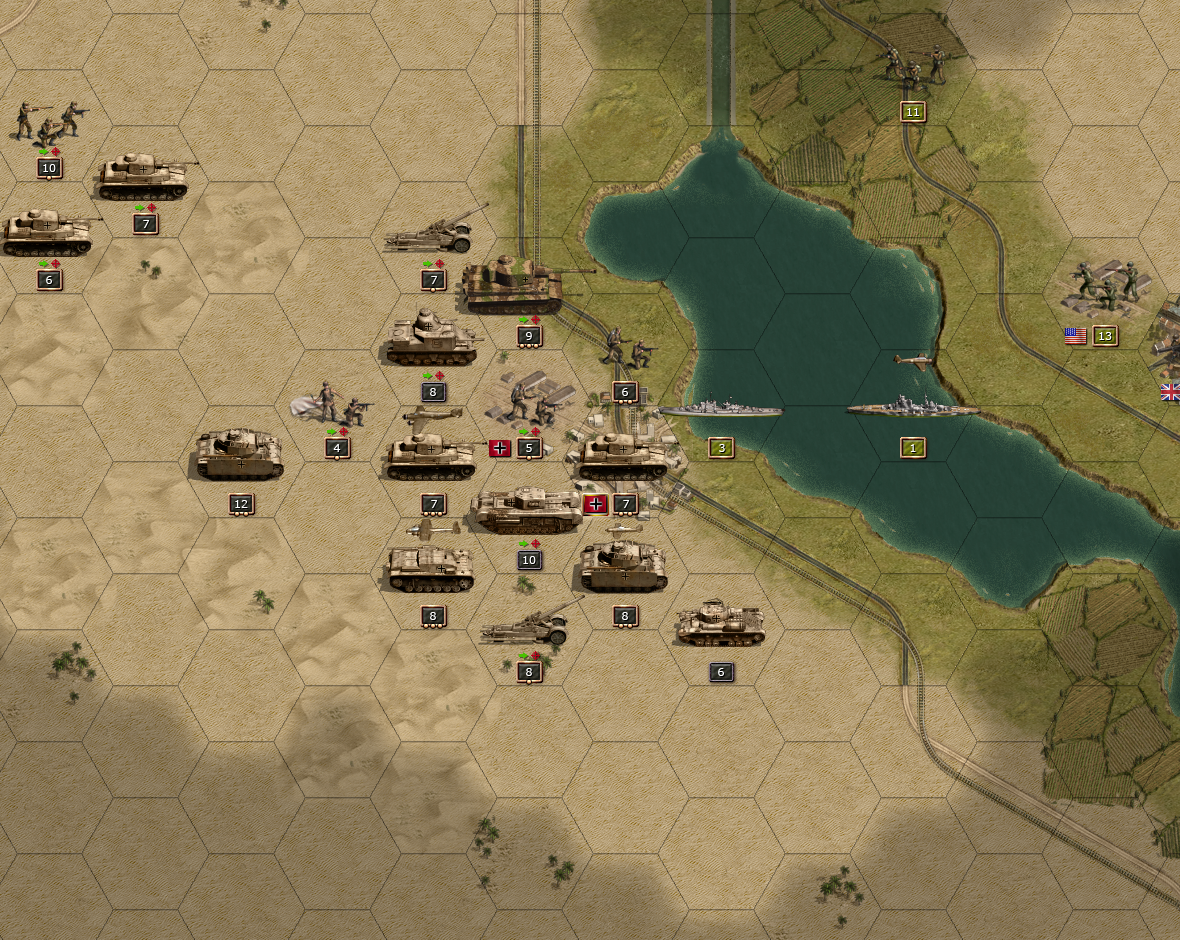Select the infantry unit with strength 4

click(337, 403)
